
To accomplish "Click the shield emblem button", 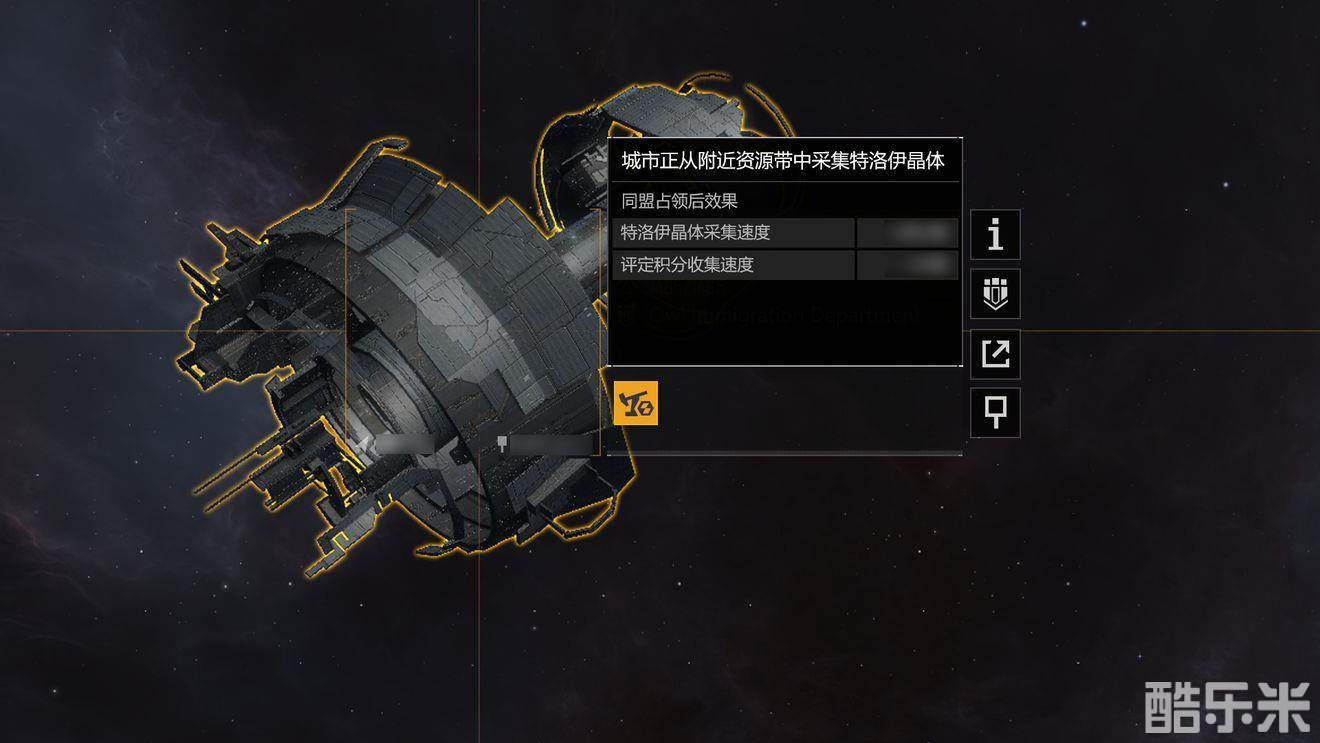I will point(995,294).
